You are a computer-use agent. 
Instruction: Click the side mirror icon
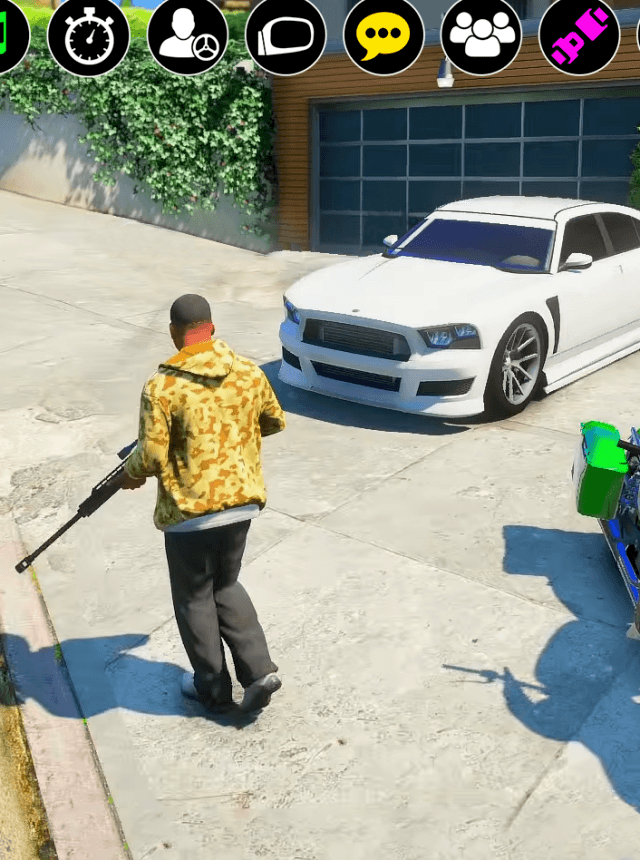[285, 37]
